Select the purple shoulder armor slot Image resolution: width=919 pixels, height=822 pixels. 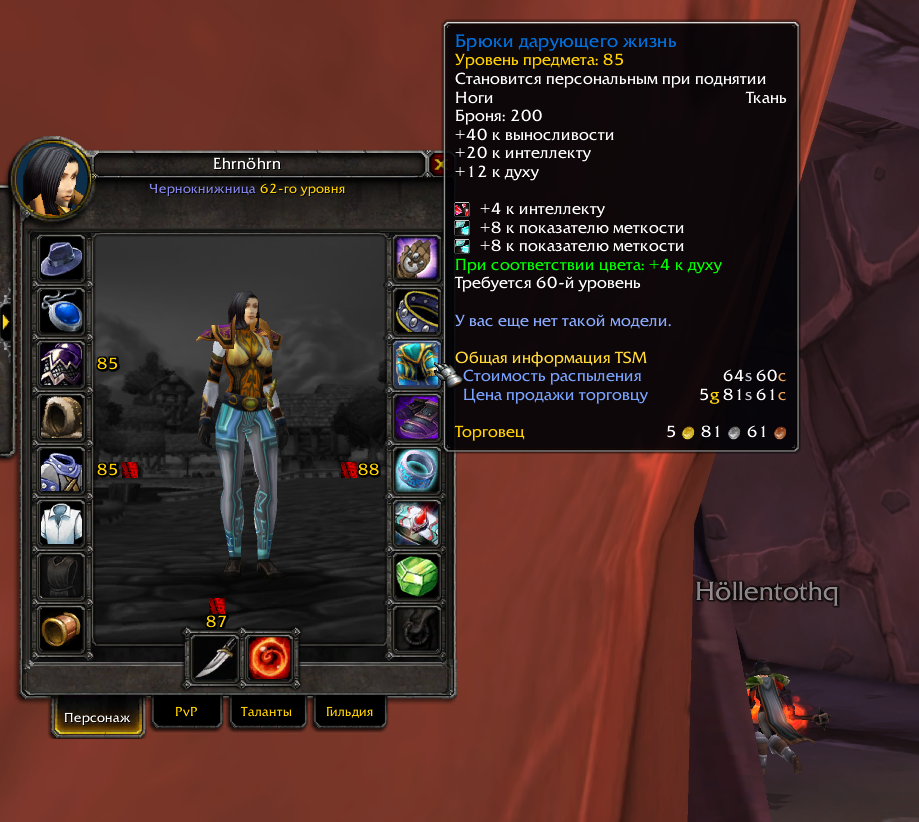[62, 363]
